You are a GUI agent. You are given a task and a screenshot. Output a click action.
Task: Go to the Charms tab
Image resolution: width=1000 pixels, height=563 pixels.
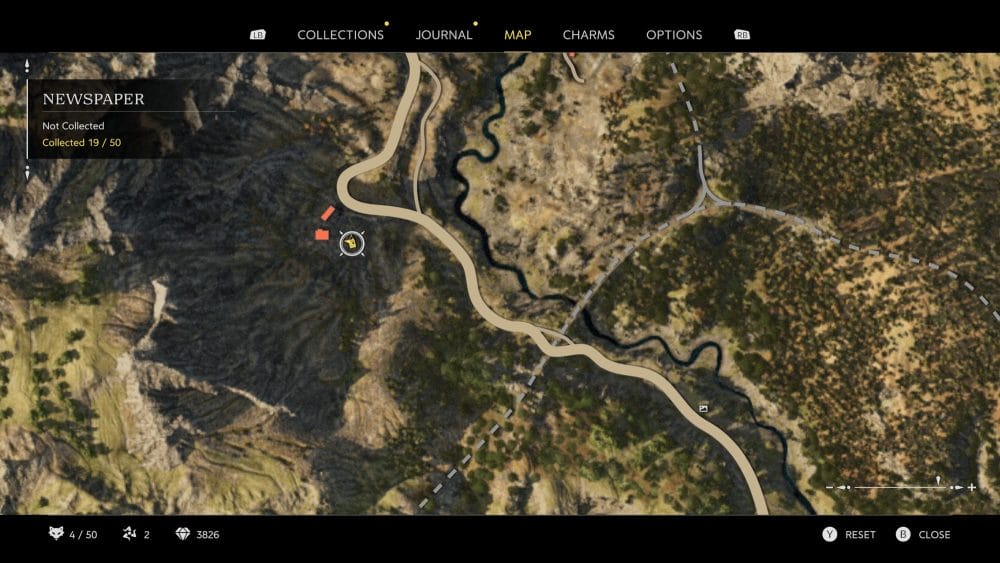(x=588, y=35)
